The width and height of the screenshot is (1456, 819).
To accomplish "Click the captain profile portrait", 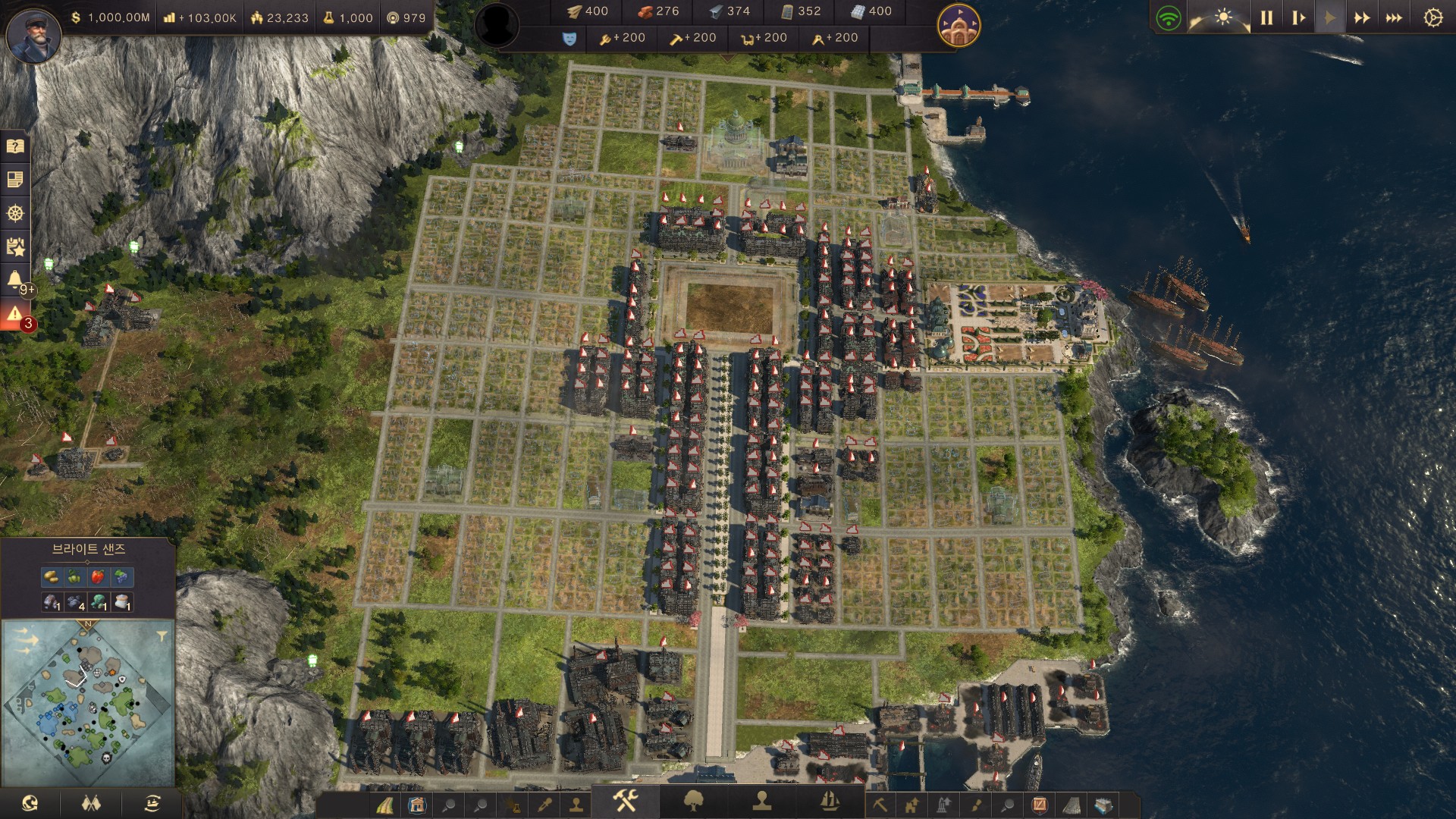I will pos(33,35).
